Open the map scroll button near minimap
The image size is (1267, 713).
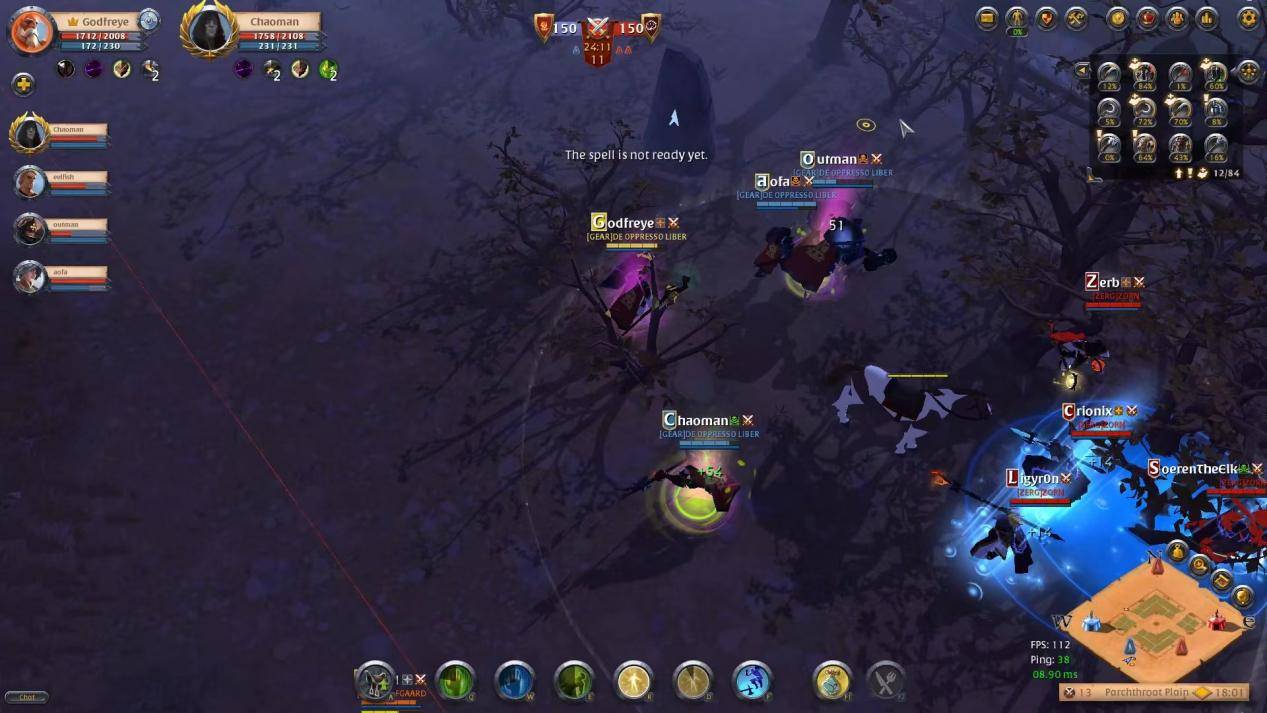click(1221, 581)
